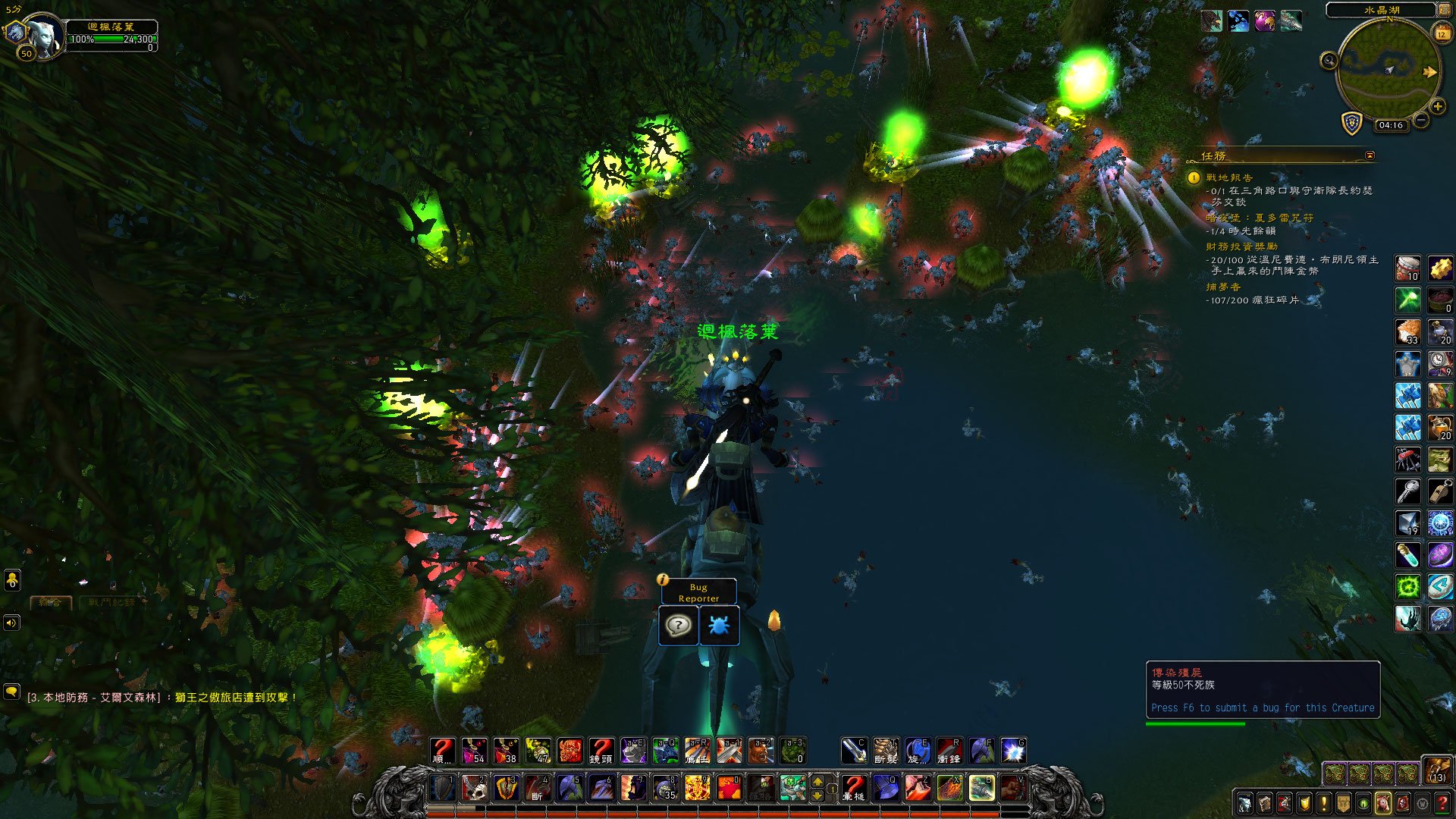
Task: Activate the skull ability in slot 2
Action: (475, 788)
